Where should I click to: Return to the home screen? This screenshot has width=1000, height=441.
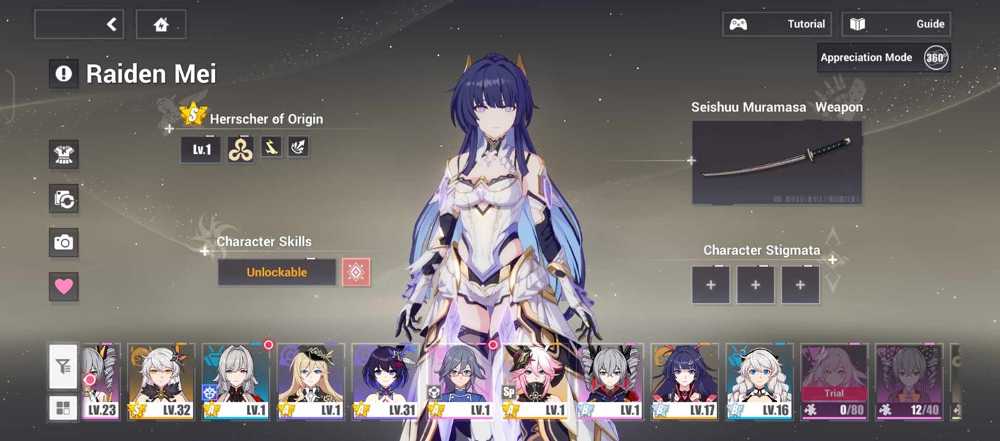(x=161, y=24)
